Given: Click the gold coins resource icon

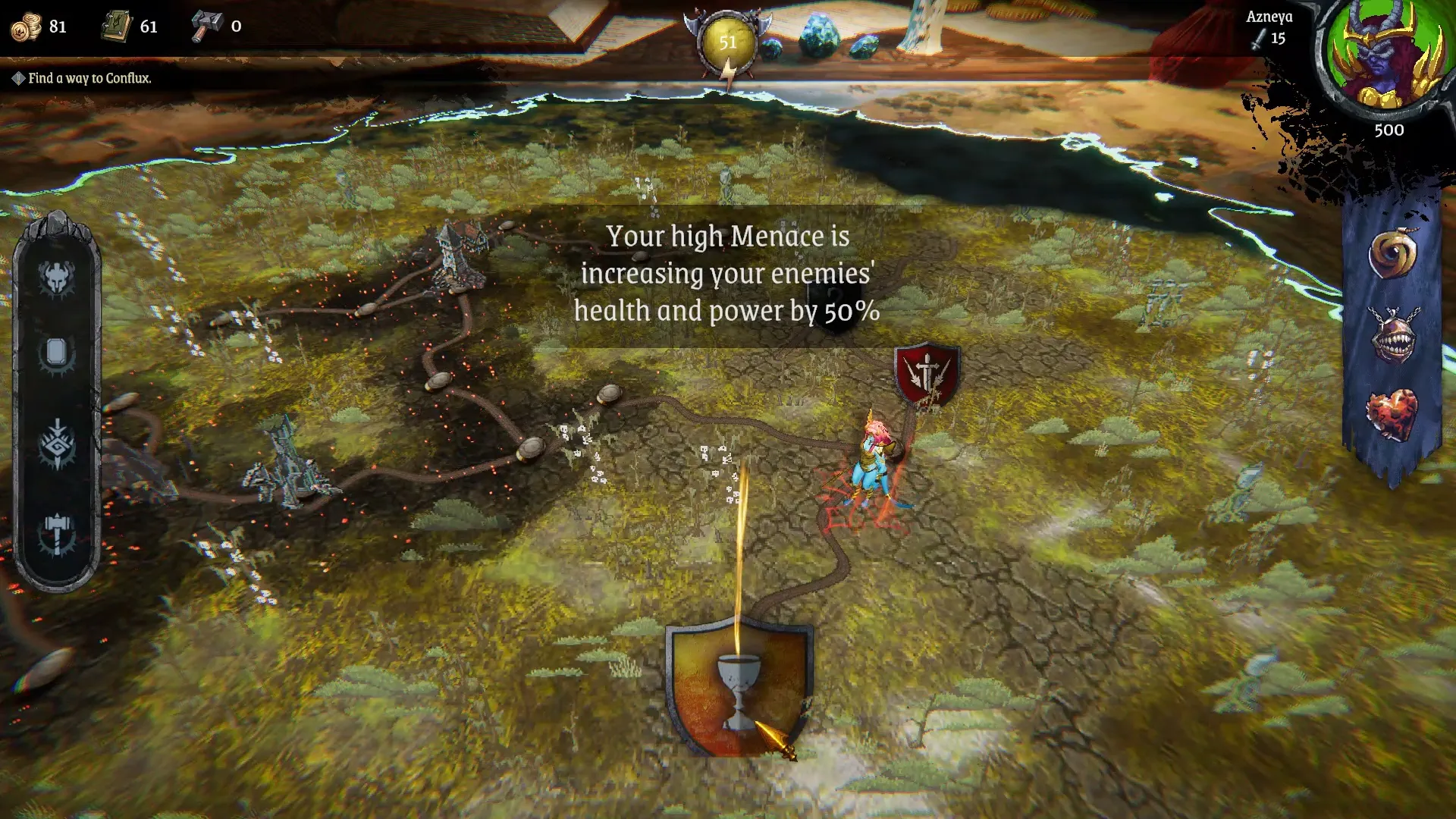Looking at the screenshot, I should 26,27.
